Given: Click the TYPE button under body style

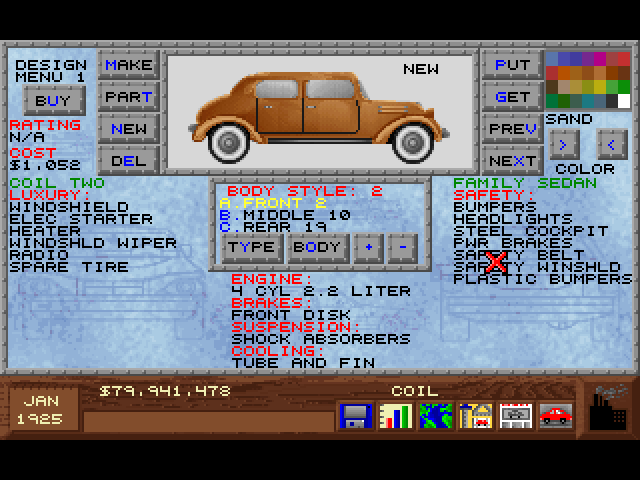Looking at the screenshot, I should (251, 247).
